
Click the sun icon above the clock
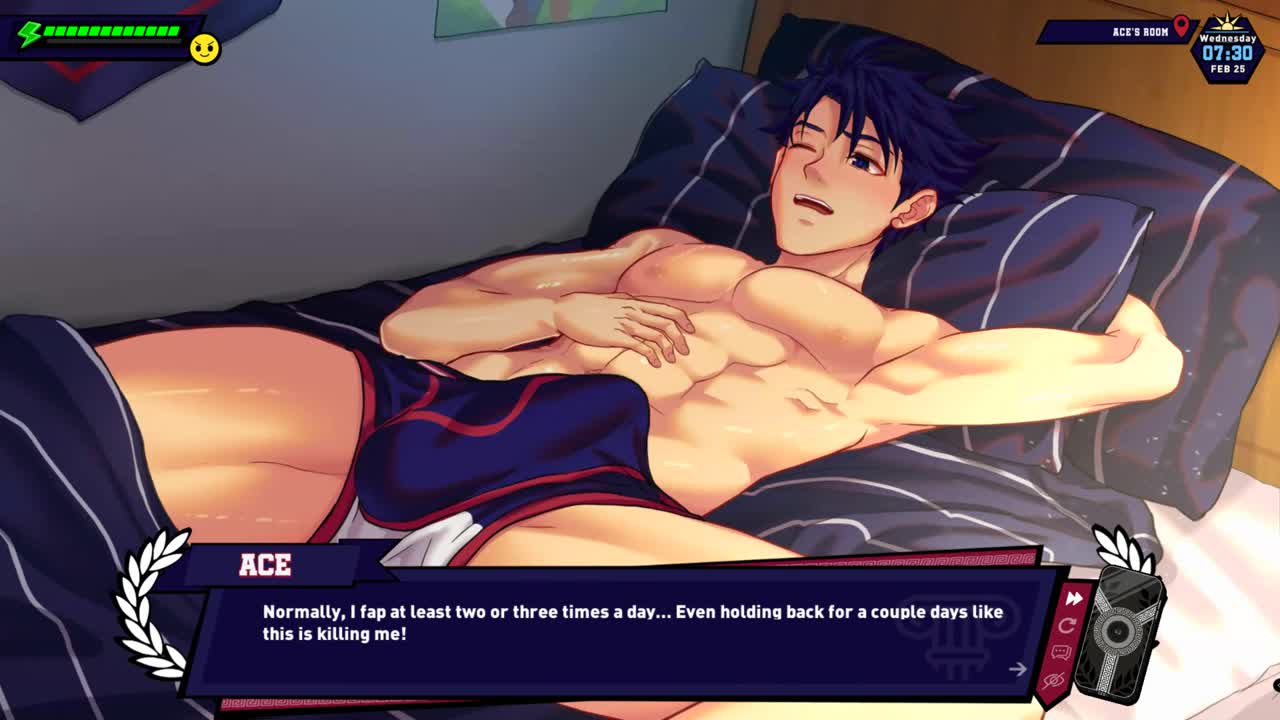pos(1227,25)
